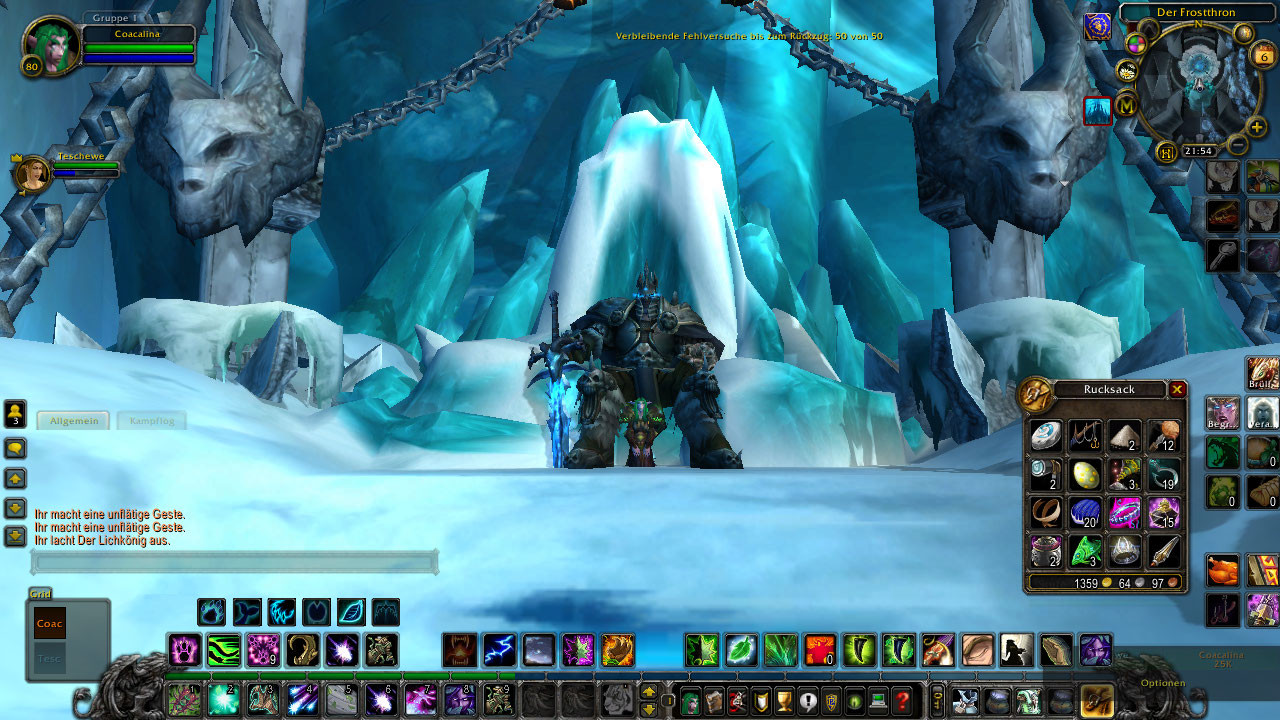Screen dimensions: 1280x720
Task: Zoom in the minimap with the plus button
Action: pyautogui.click(x=1257, y=128)
